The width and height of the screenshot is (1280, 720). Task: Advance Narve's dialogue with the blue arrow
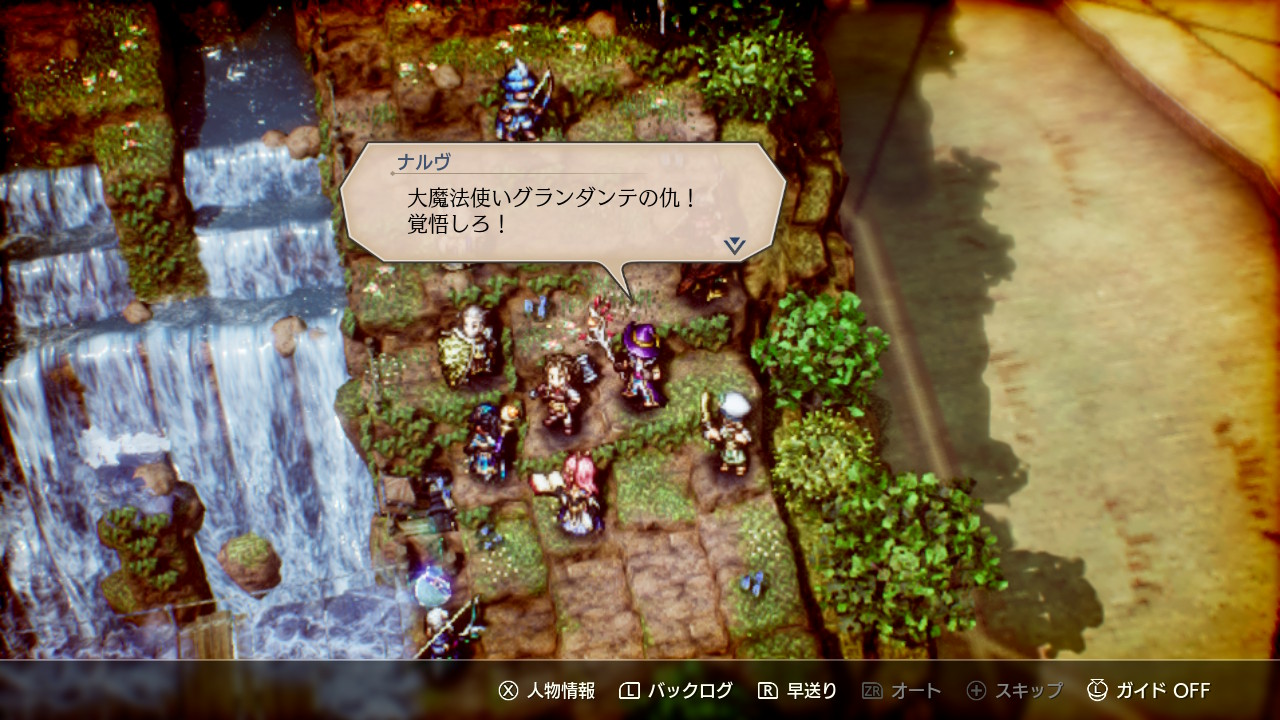(x=735, y=245)
